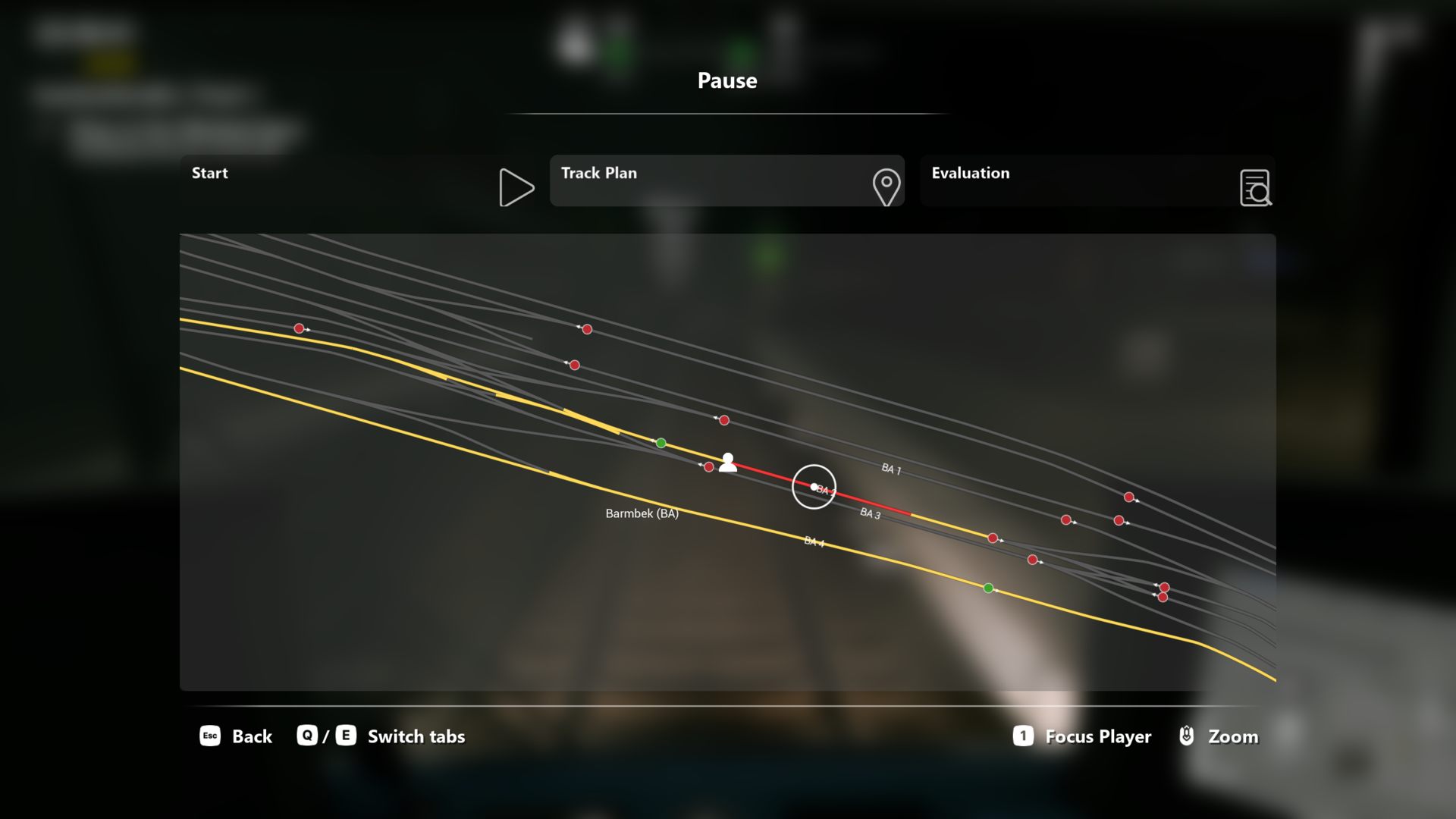Select the Barmbek (BA) station label
The width and height of the screenshot is (1456, 819).
point(642,513)
